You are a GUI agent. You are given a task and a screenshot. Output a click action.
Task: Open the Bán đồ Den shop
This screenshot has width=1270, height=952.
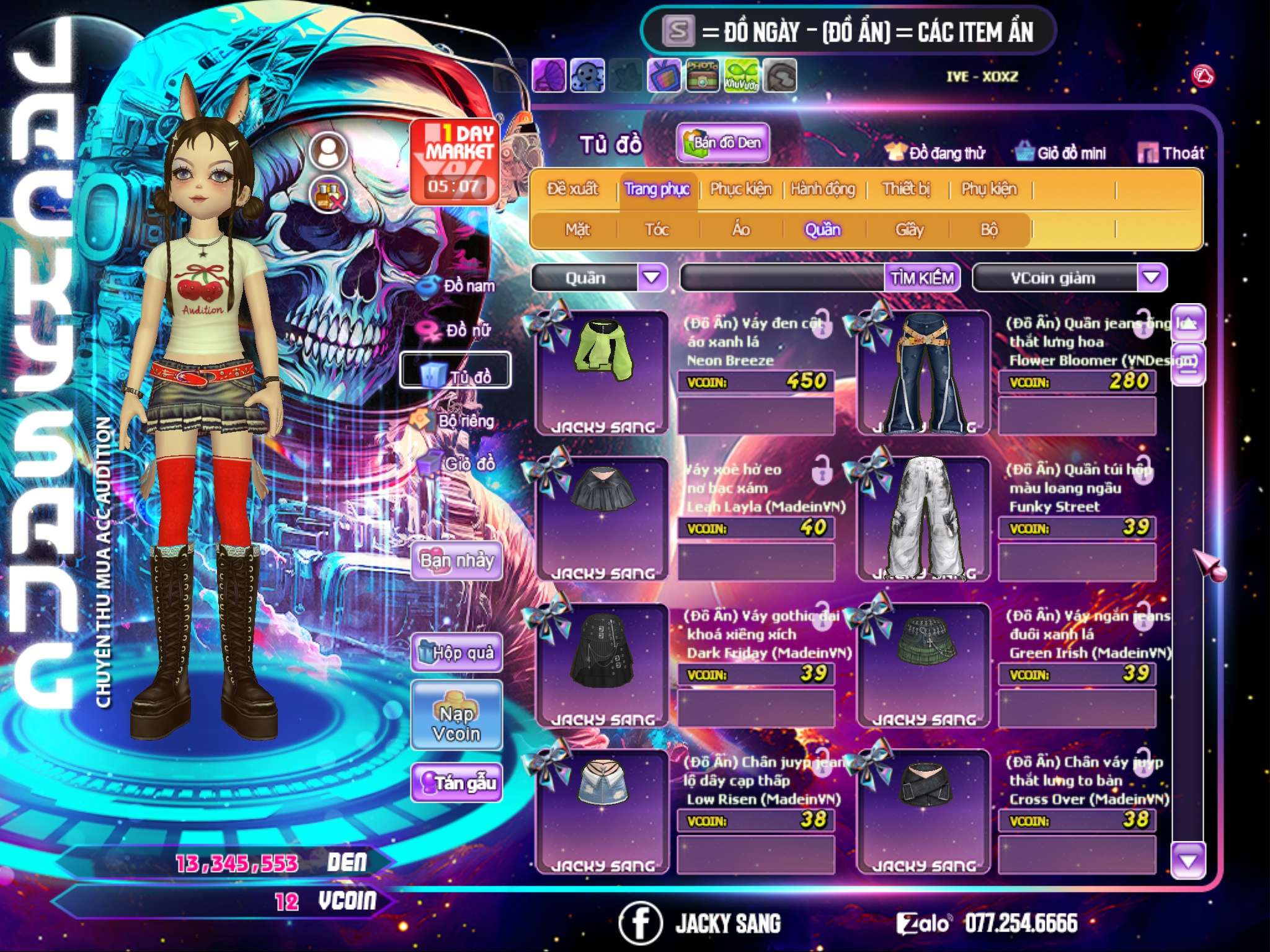(723, 143)
